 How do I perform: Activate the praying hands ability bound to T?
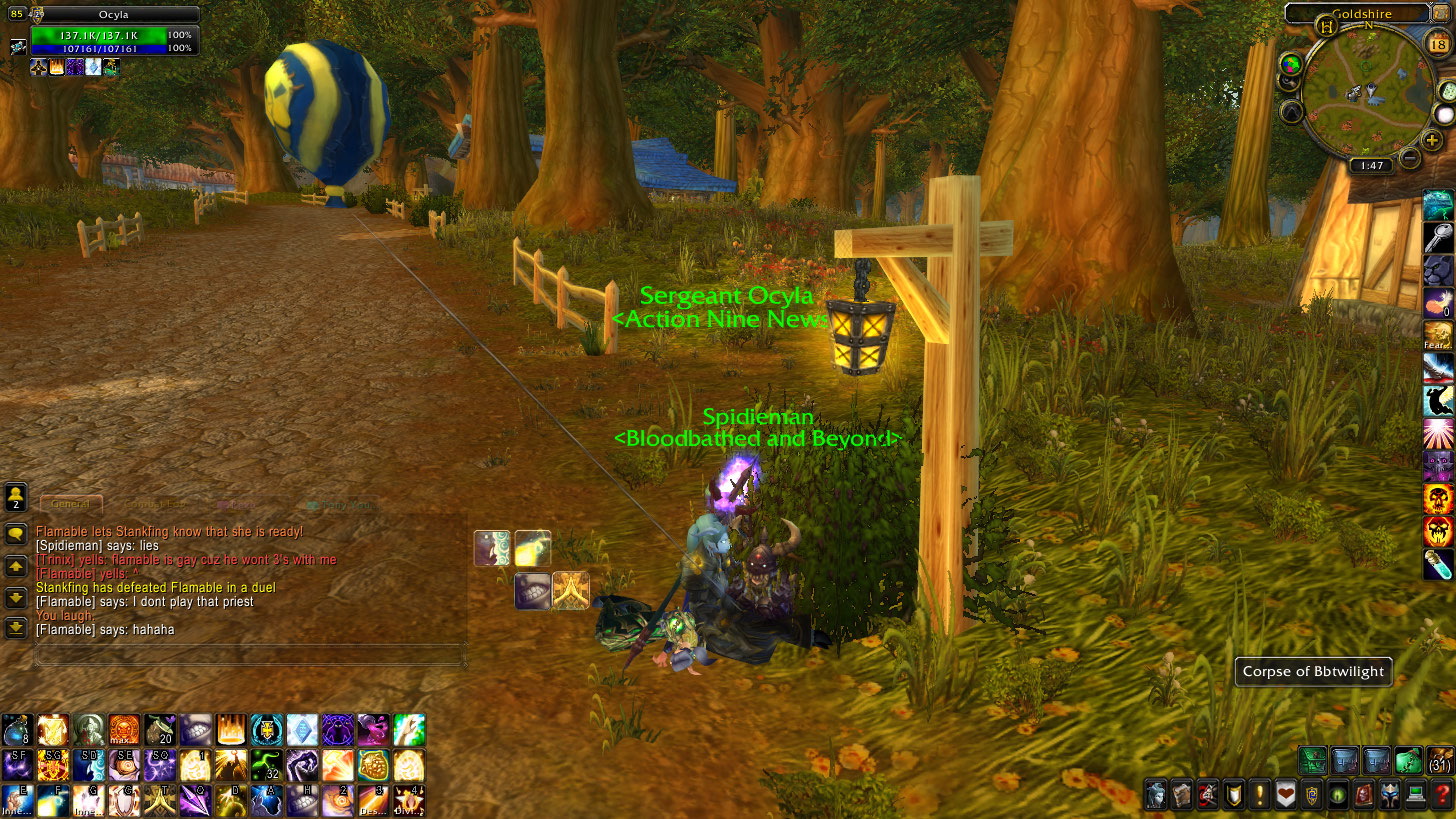point(158,798)
